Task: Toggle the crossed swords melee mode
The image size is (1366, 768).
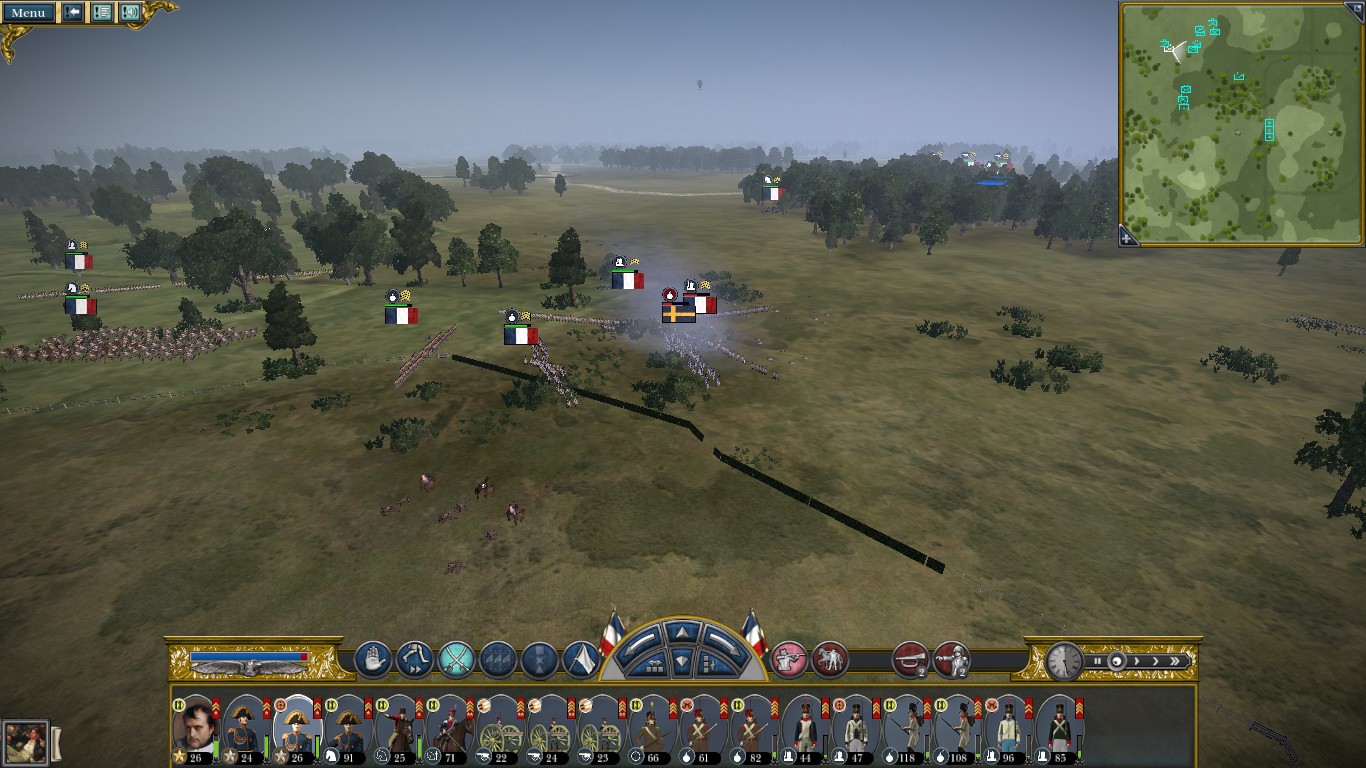Action: [456, 660]
